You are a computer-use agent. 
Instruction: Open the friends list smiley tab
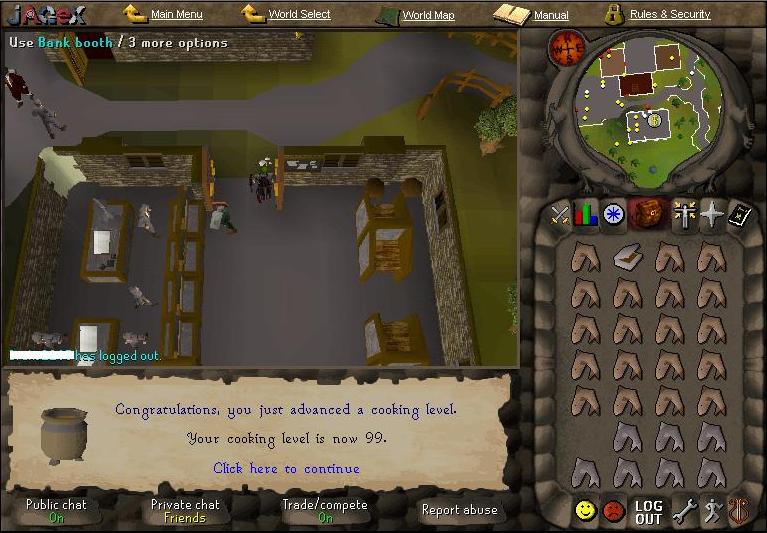point(585,511)
